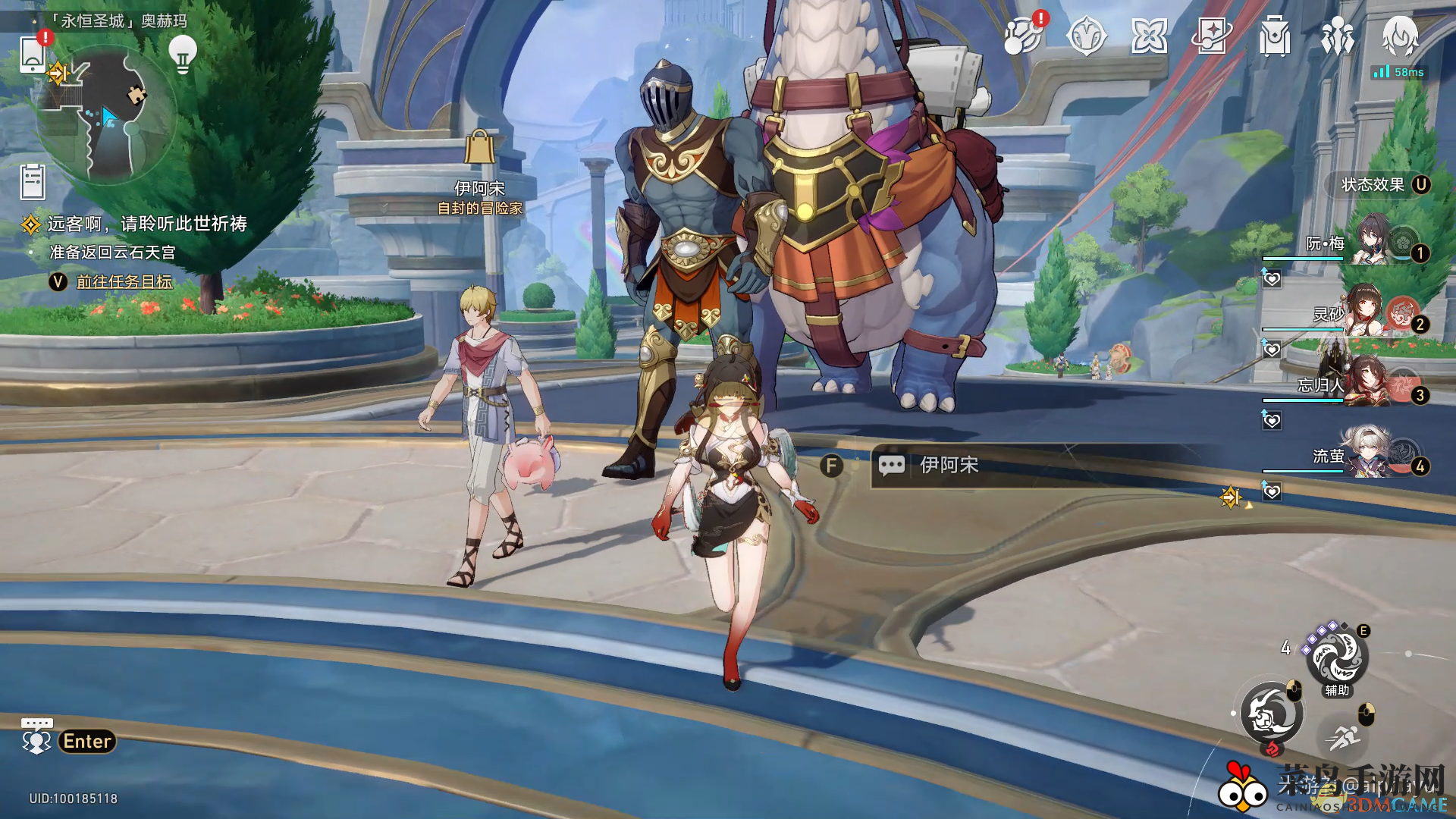Go to mission target link
The height and width of the screenshot is (819, 1456).
coord(124,281)
